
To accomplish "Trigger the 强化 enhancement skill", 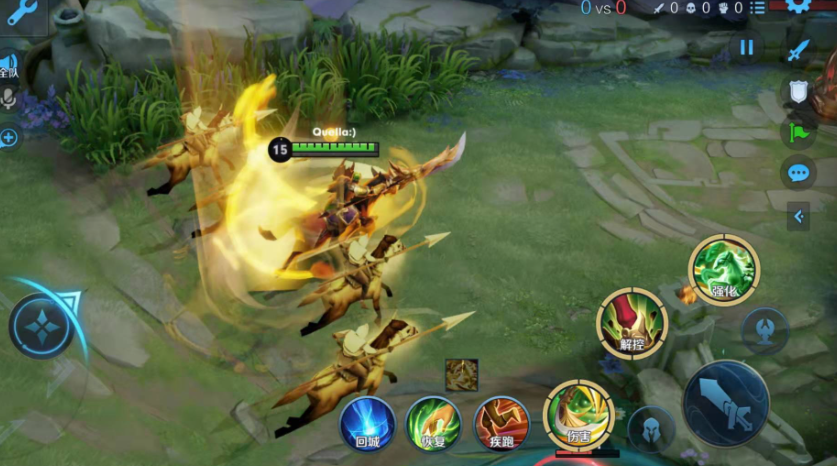I will pos(724,270).
